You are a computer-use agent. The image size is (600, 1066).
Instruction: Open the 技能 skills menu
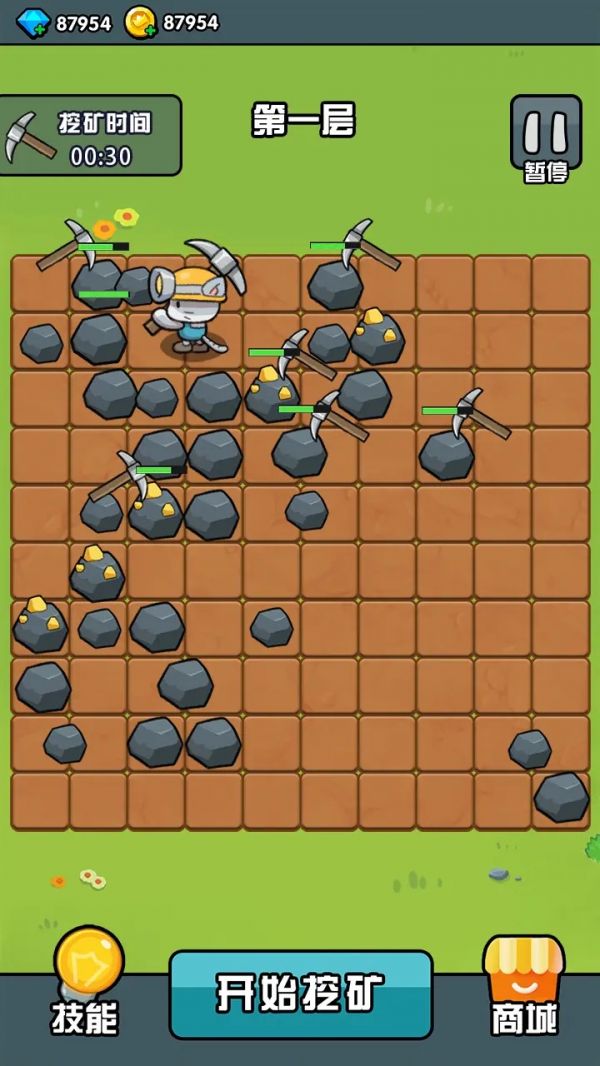tap(86, 982)
